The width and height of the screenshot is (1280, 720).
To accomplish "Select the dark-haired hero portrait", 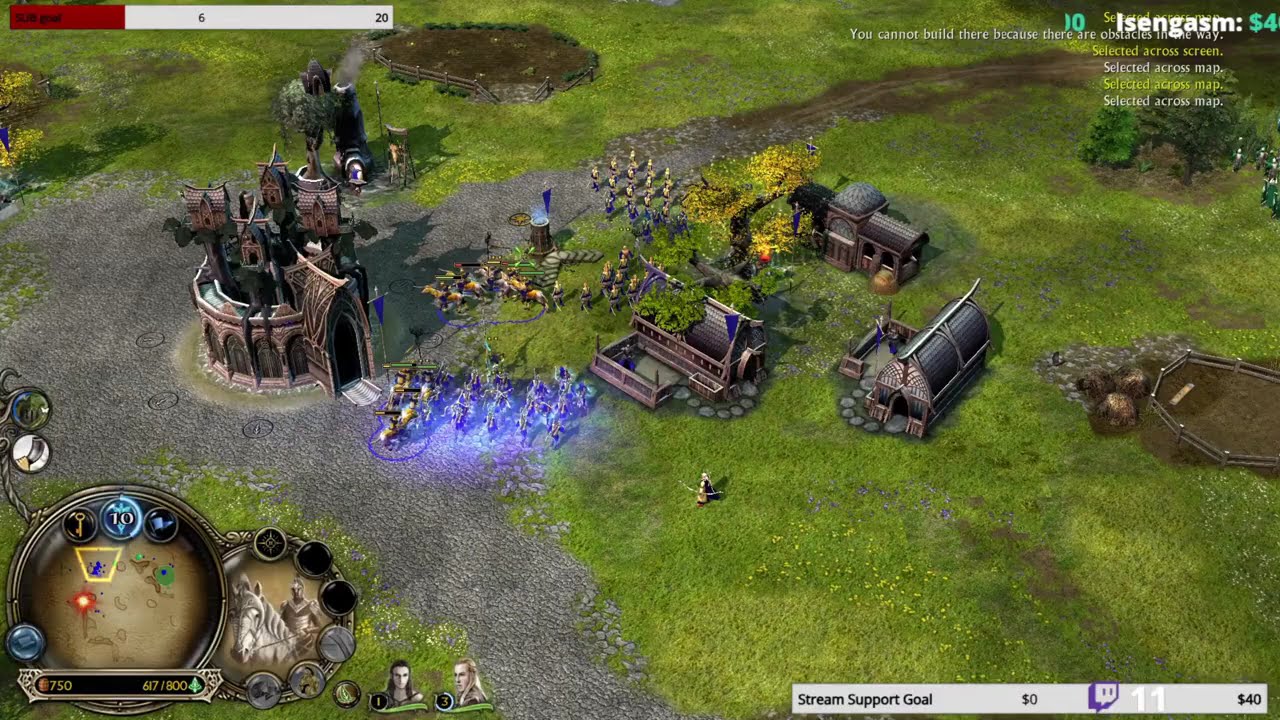I will pyautogui.click(x=402, y=682).
